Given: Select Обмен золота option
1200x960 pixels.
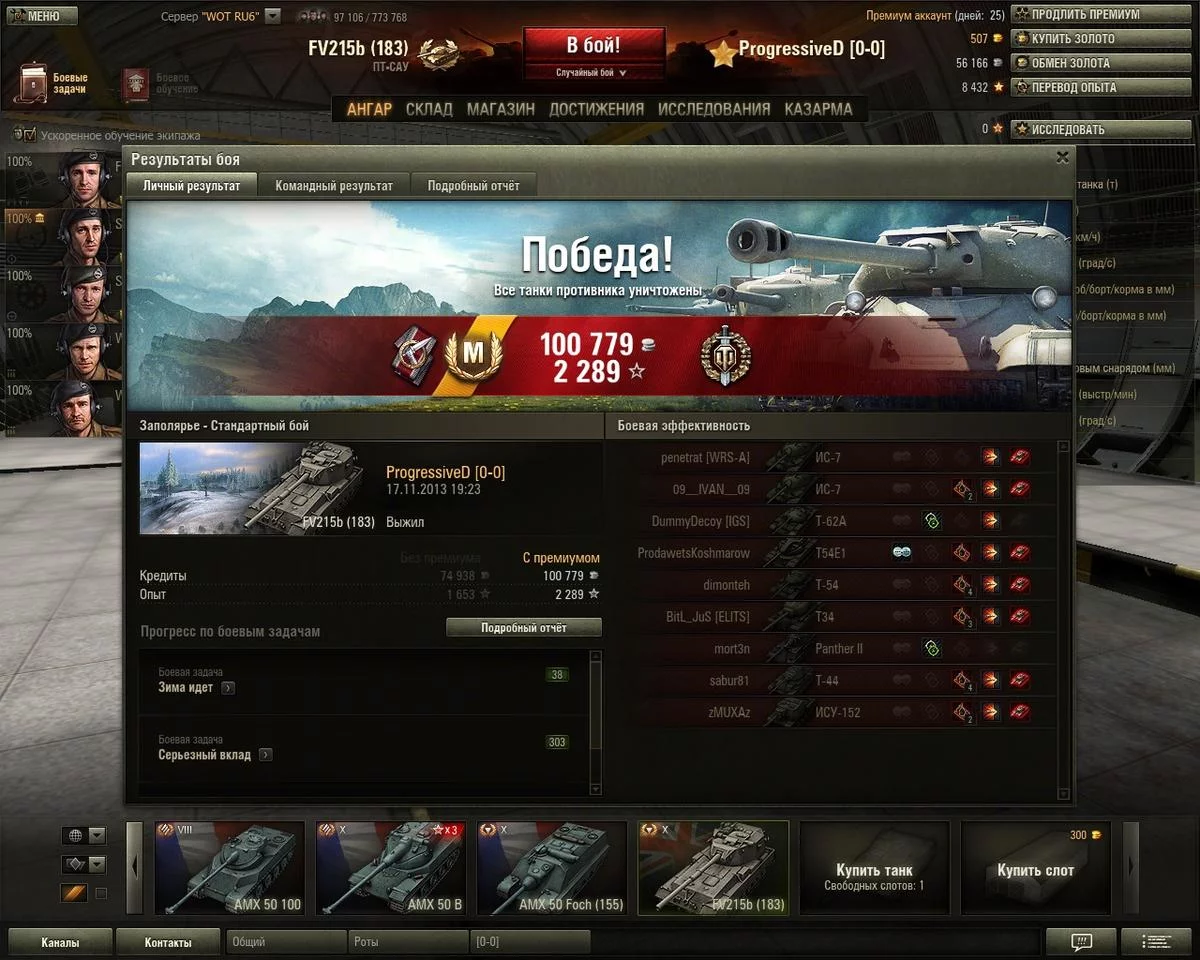Looking at the screenshot, I should 1075,63.
